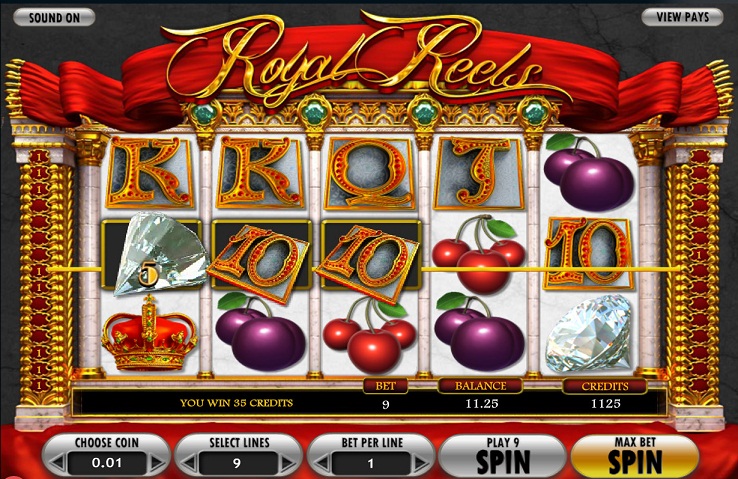
Task: Hit the Max Bet Spin button
Action: click(x=633, y=455)
